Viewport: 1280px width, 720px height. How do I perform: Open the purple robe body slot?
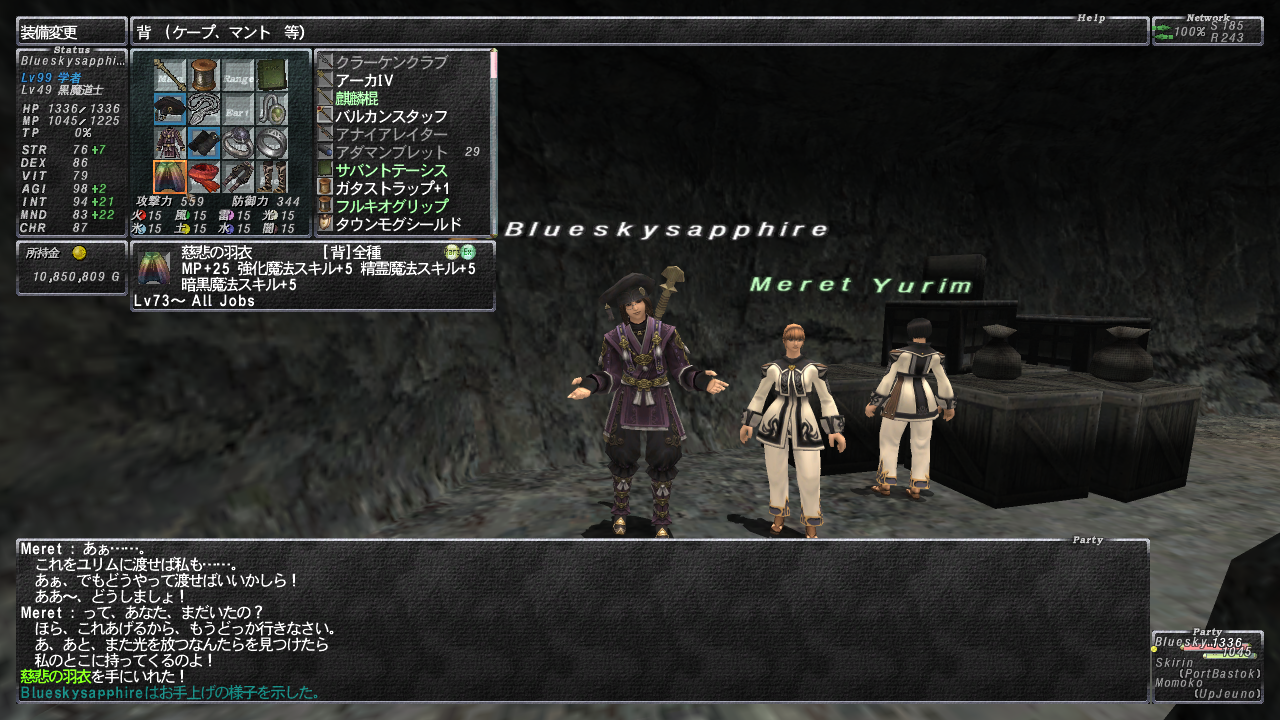pyautogui.click(x=170, y=143)
